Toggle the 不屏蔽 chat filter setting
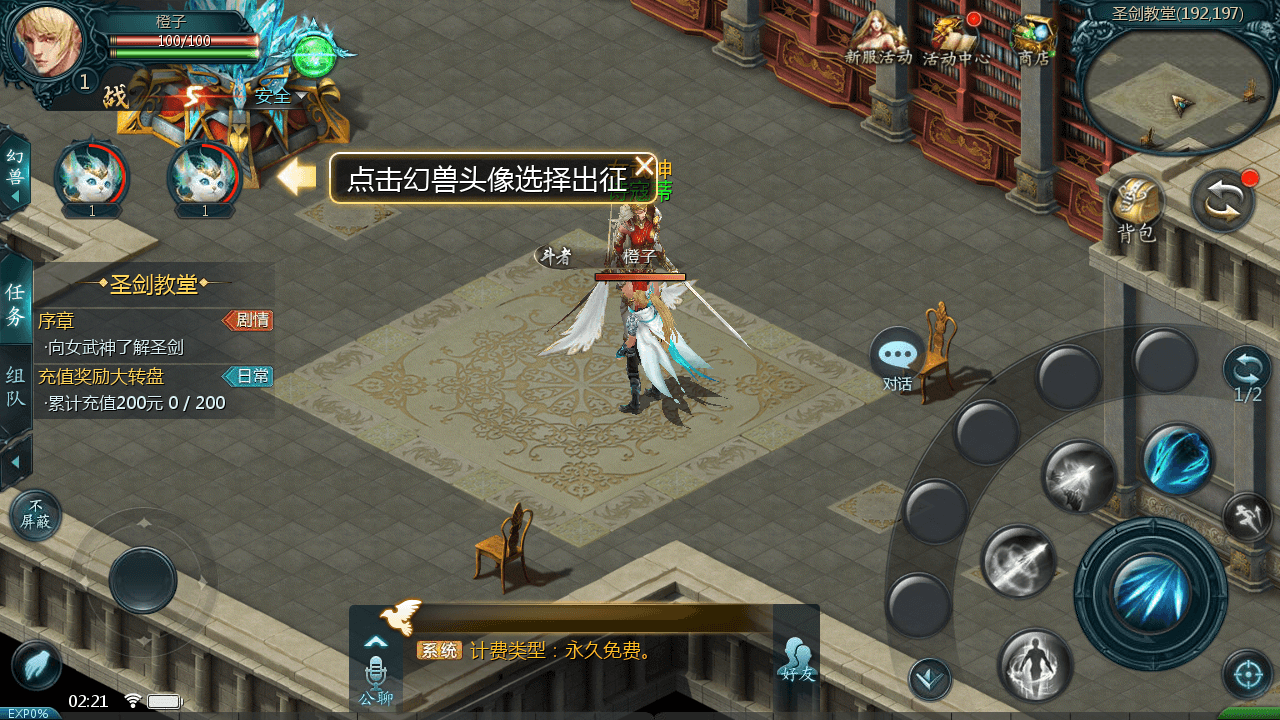The image size is (1280, 720). (35, 513)
